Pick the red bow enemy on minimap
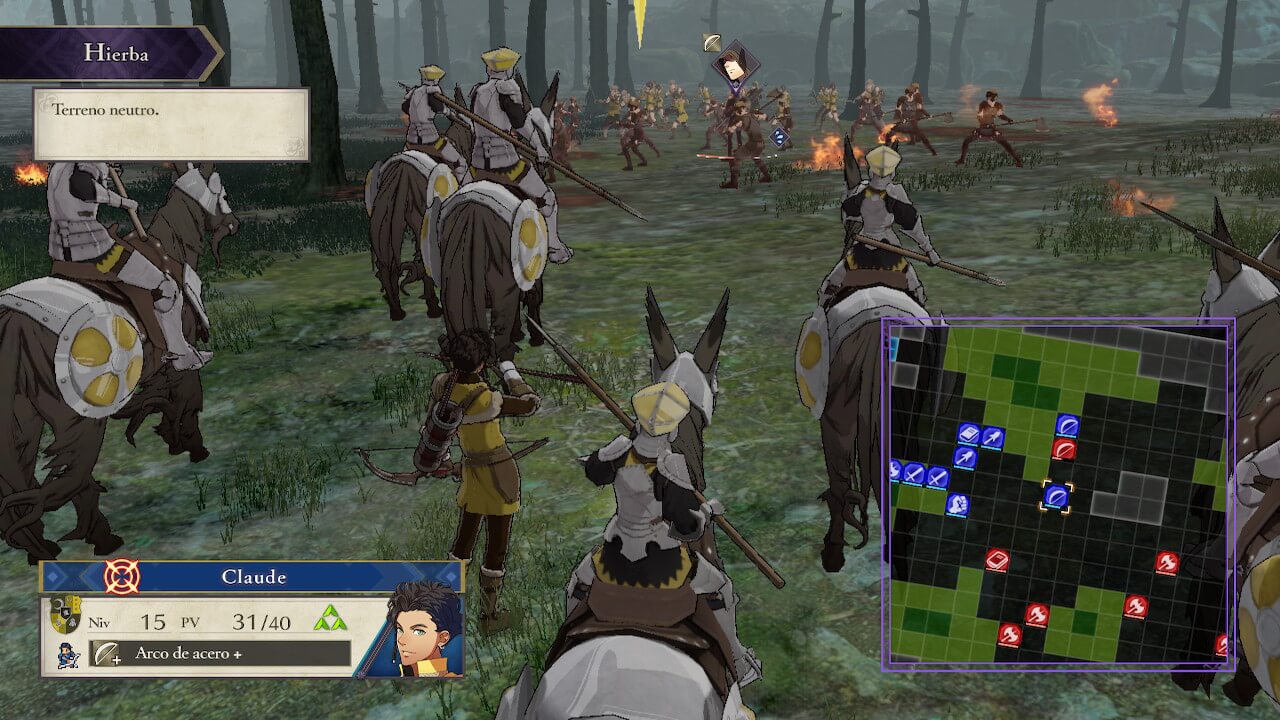1280x720 pixels. [x=1064, y=449]
